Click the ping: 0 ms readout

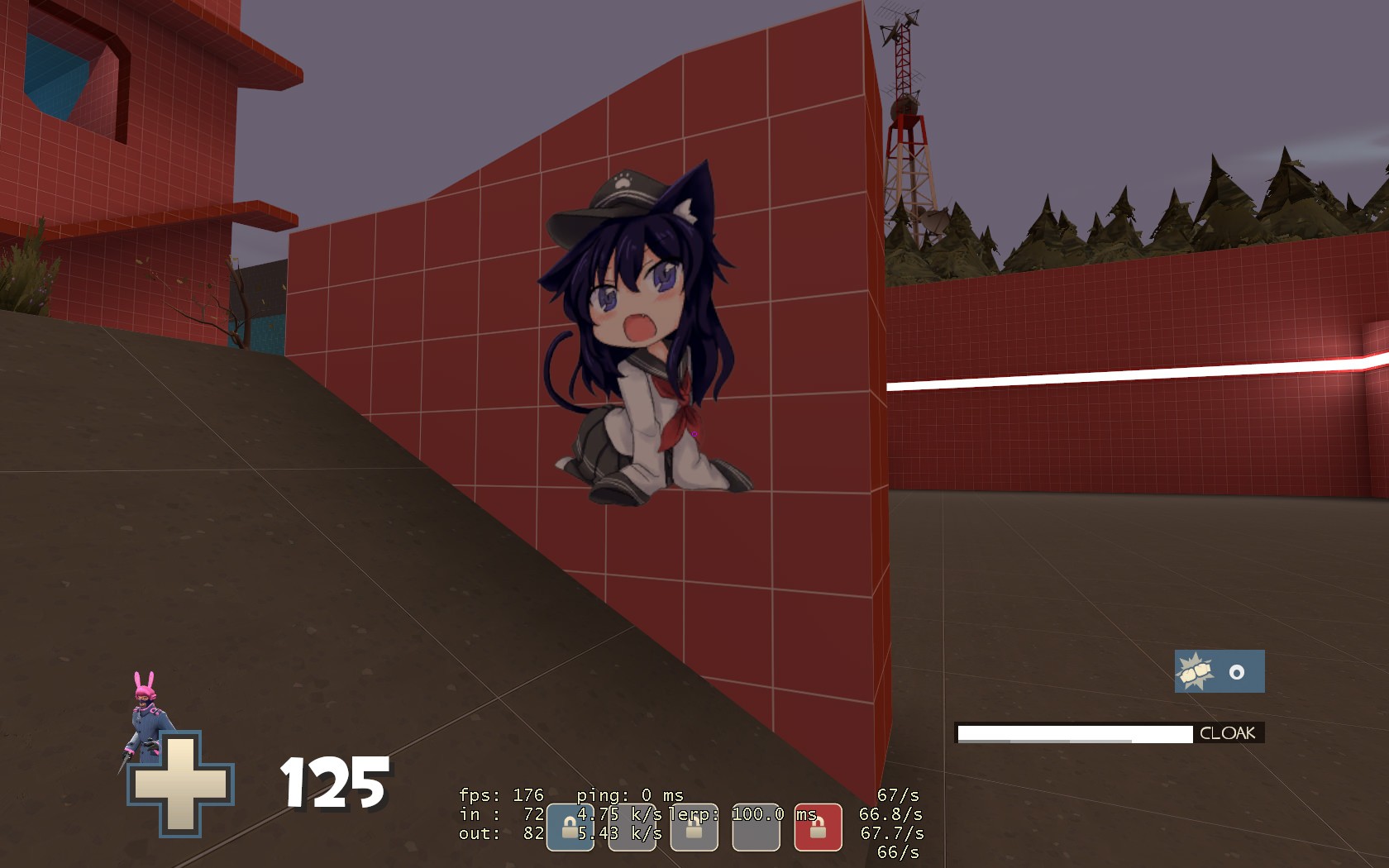[x=629, y=794]
